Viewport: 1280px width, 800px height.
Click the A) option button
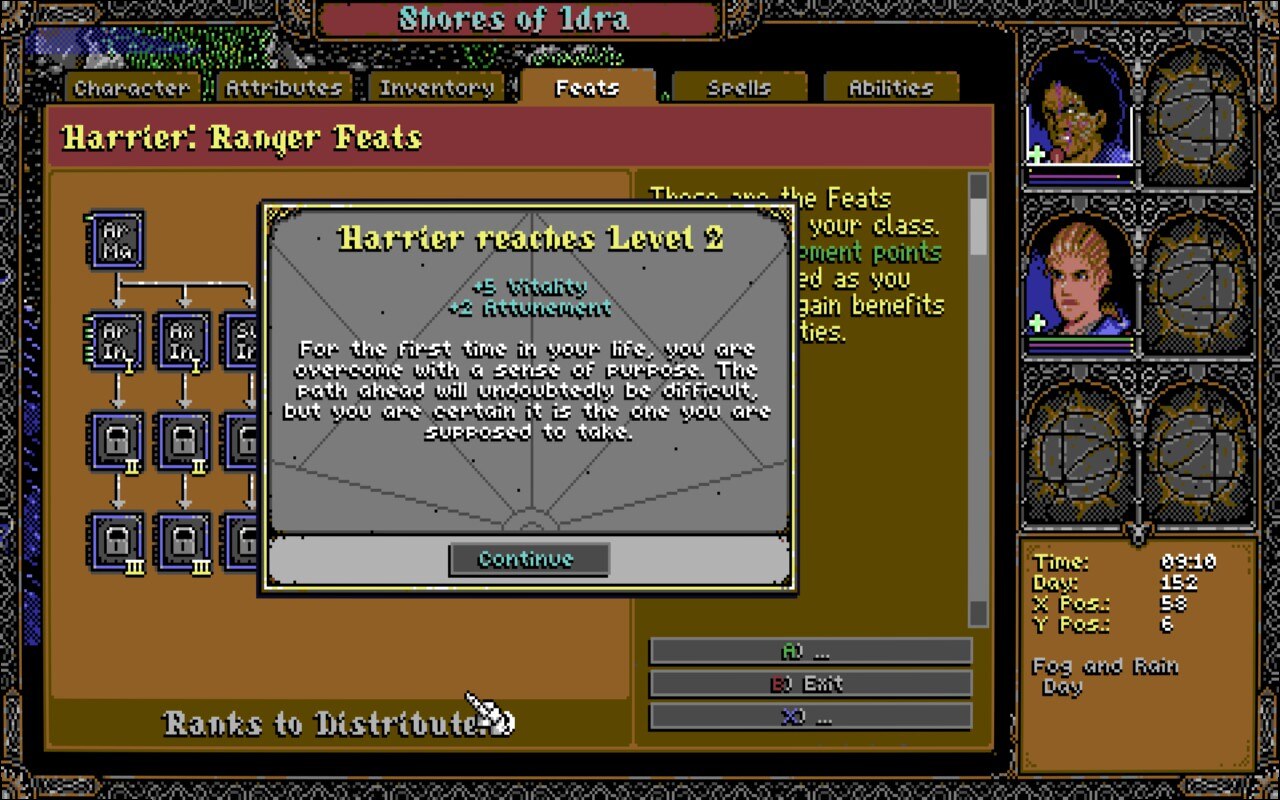point(812,651)
